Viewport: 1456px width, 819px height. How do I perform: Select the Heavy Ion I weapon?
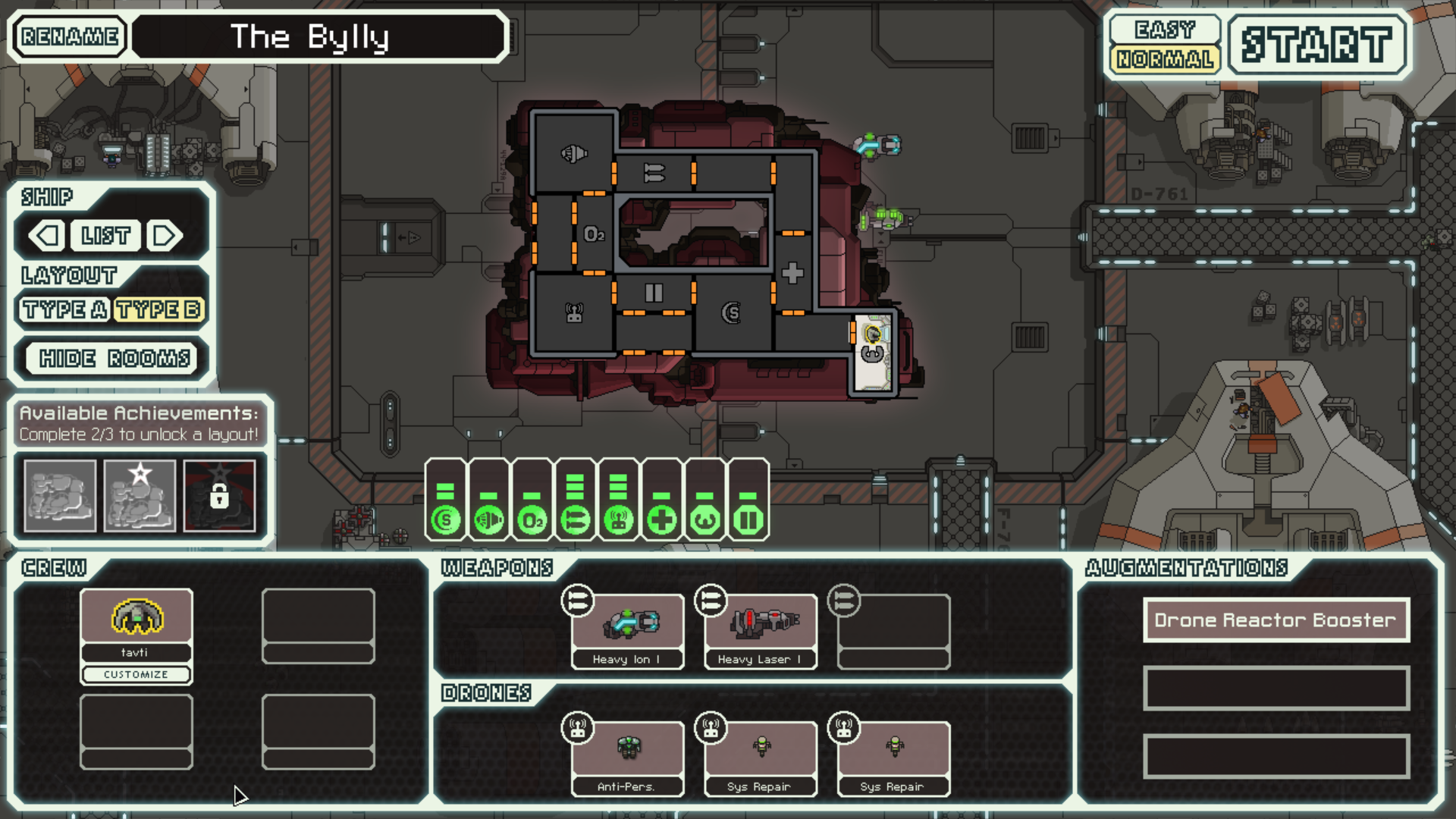coord(627,631)
